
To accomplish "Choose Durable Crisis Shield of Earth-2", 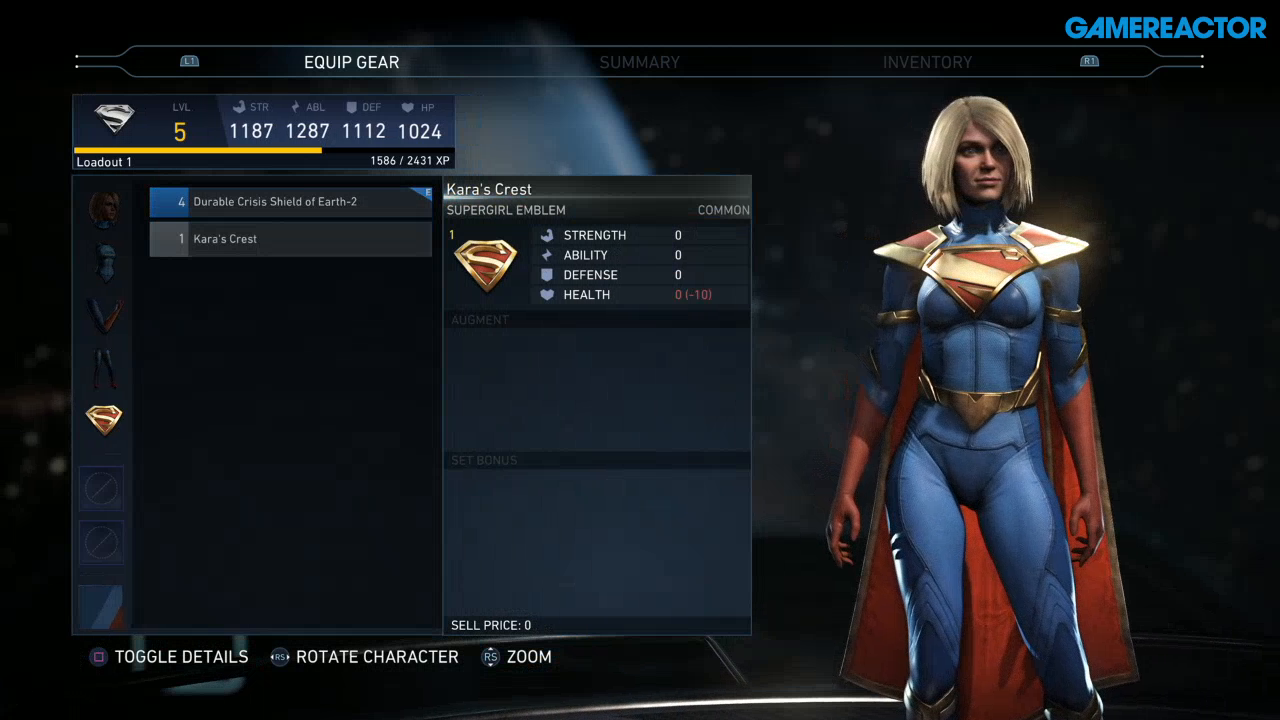I will point(290,202).
